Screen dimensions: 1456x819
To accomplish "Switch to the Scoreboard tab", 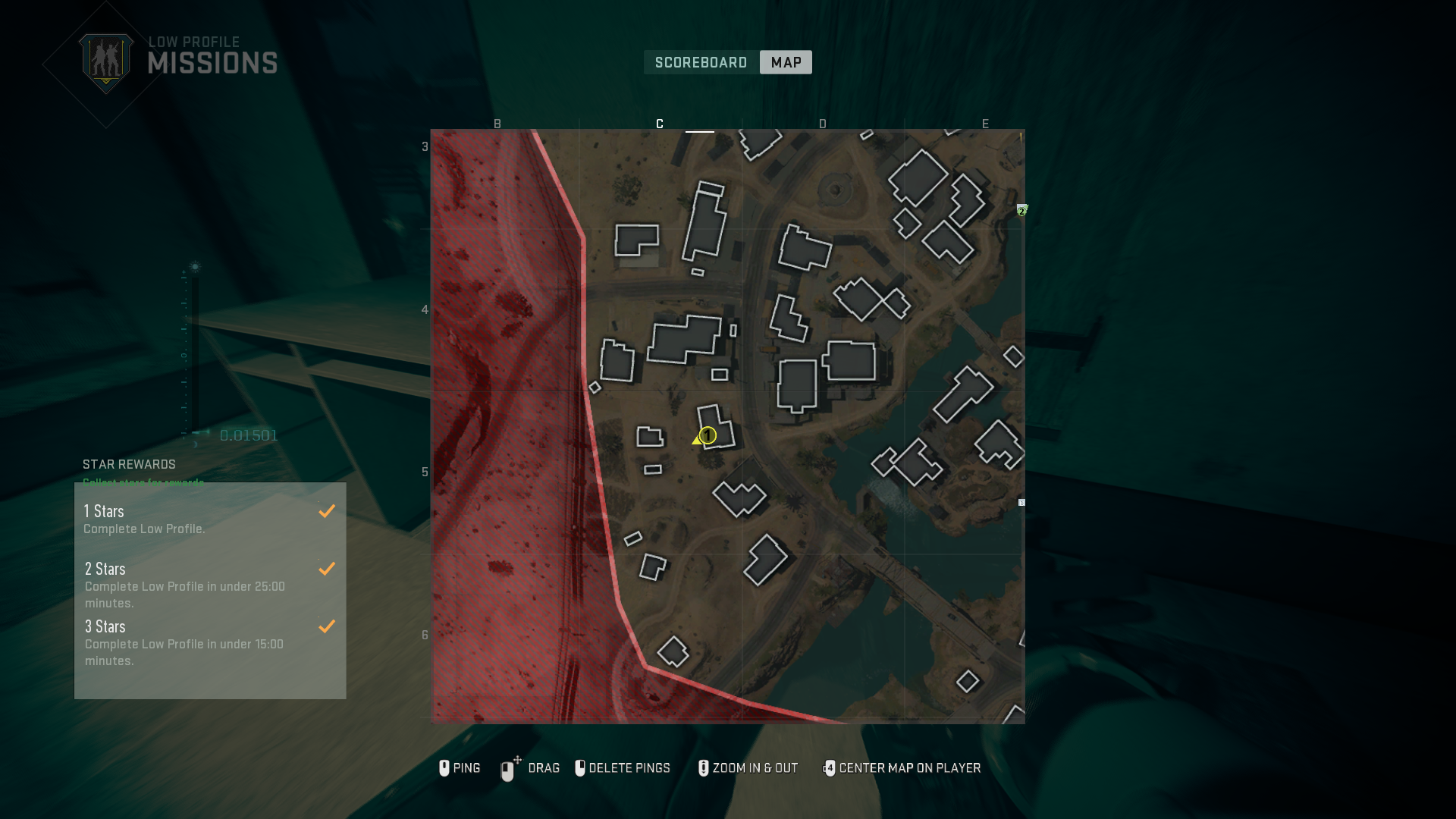I will point(700,62).
